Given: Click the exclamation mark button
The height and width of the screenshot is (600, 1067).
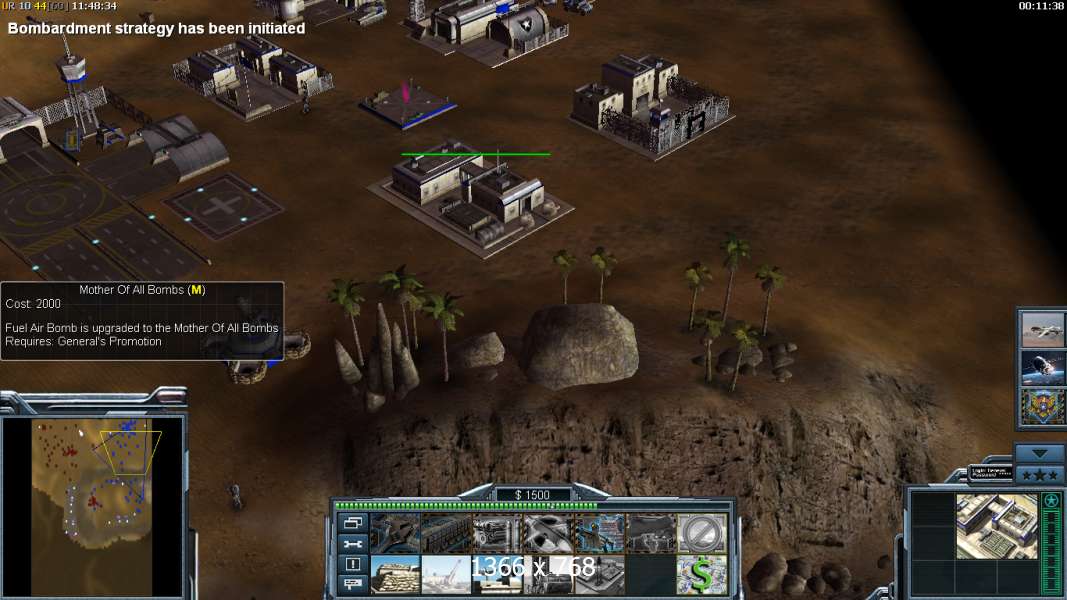Looking at the screenshot, I should (x=352, y=564).
